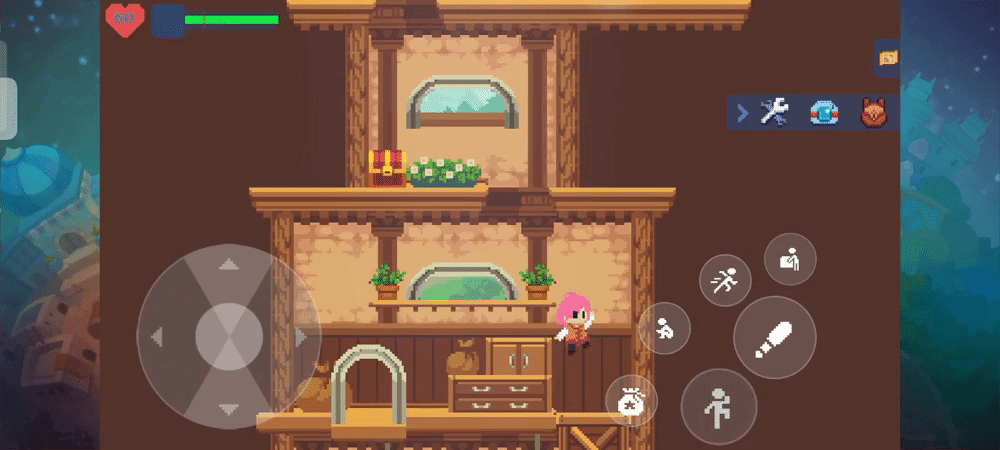Tap the jump button

pos(718,406)
